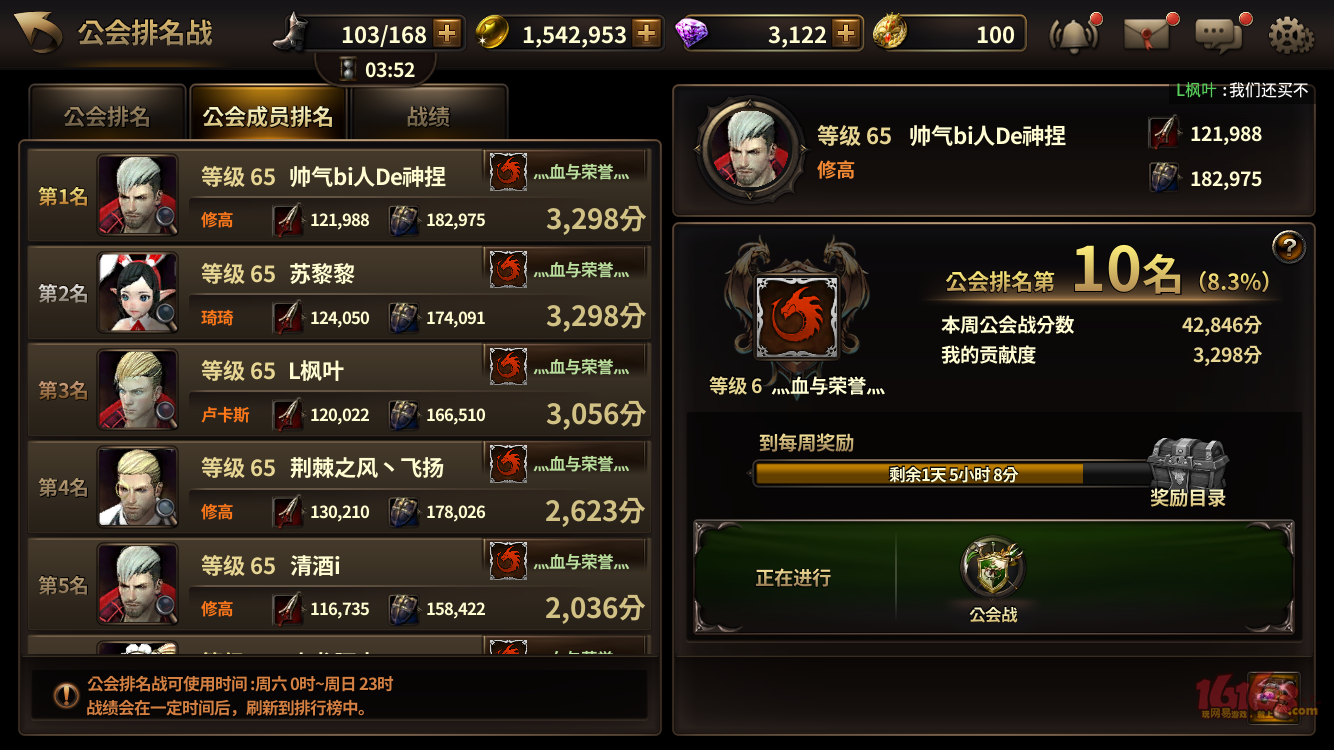The image size is (1334, 750).
Task: Click the guild's red dragon emblem
Action: 795,315
